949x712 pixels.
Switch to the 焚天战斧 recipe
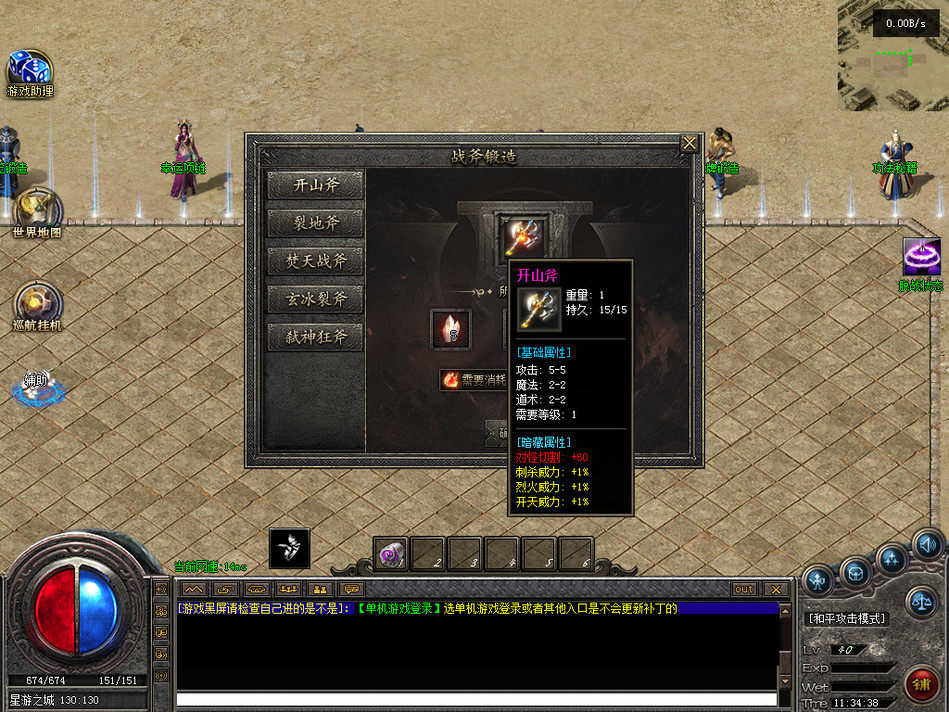coord(316,261)
